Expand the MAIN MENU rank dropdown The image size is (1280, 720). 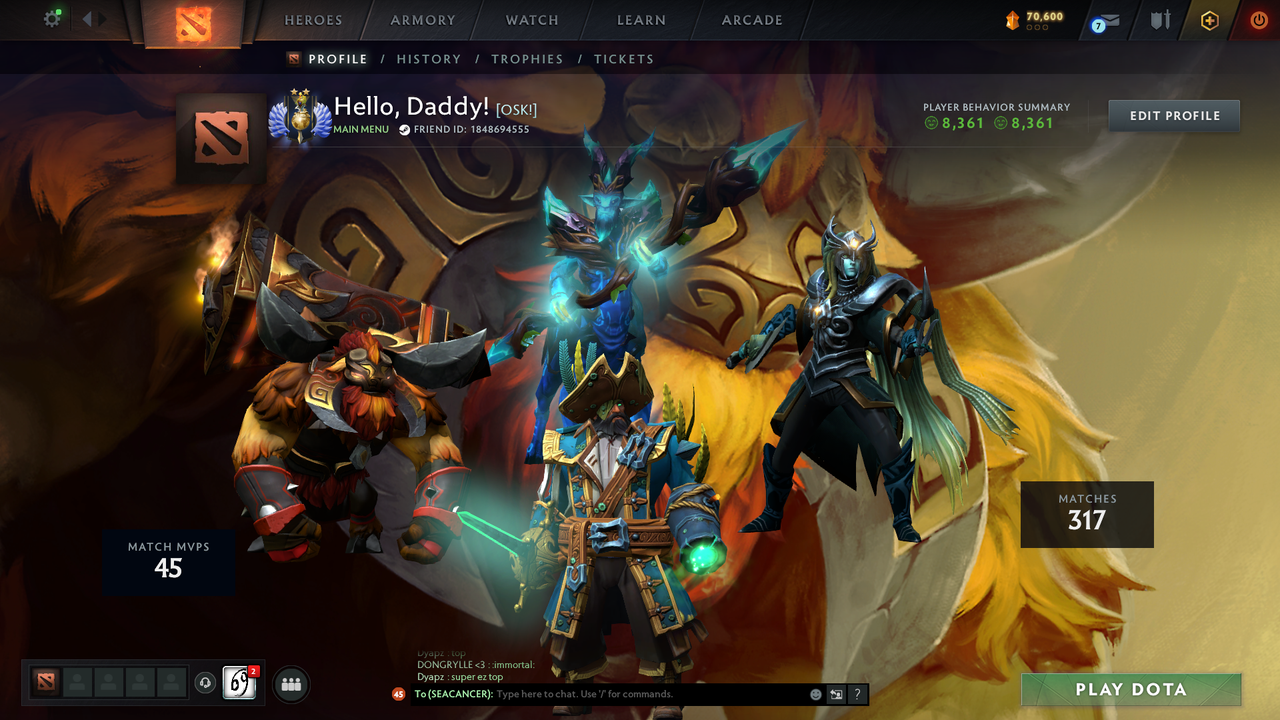(x=360, y=129)
